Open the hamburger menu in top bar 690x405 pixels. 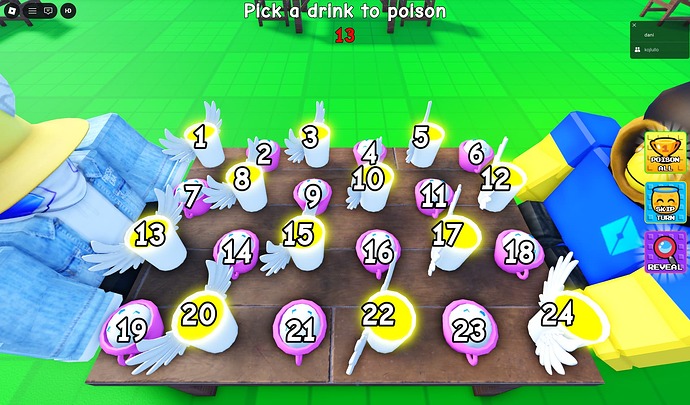(x=31, y=10)
